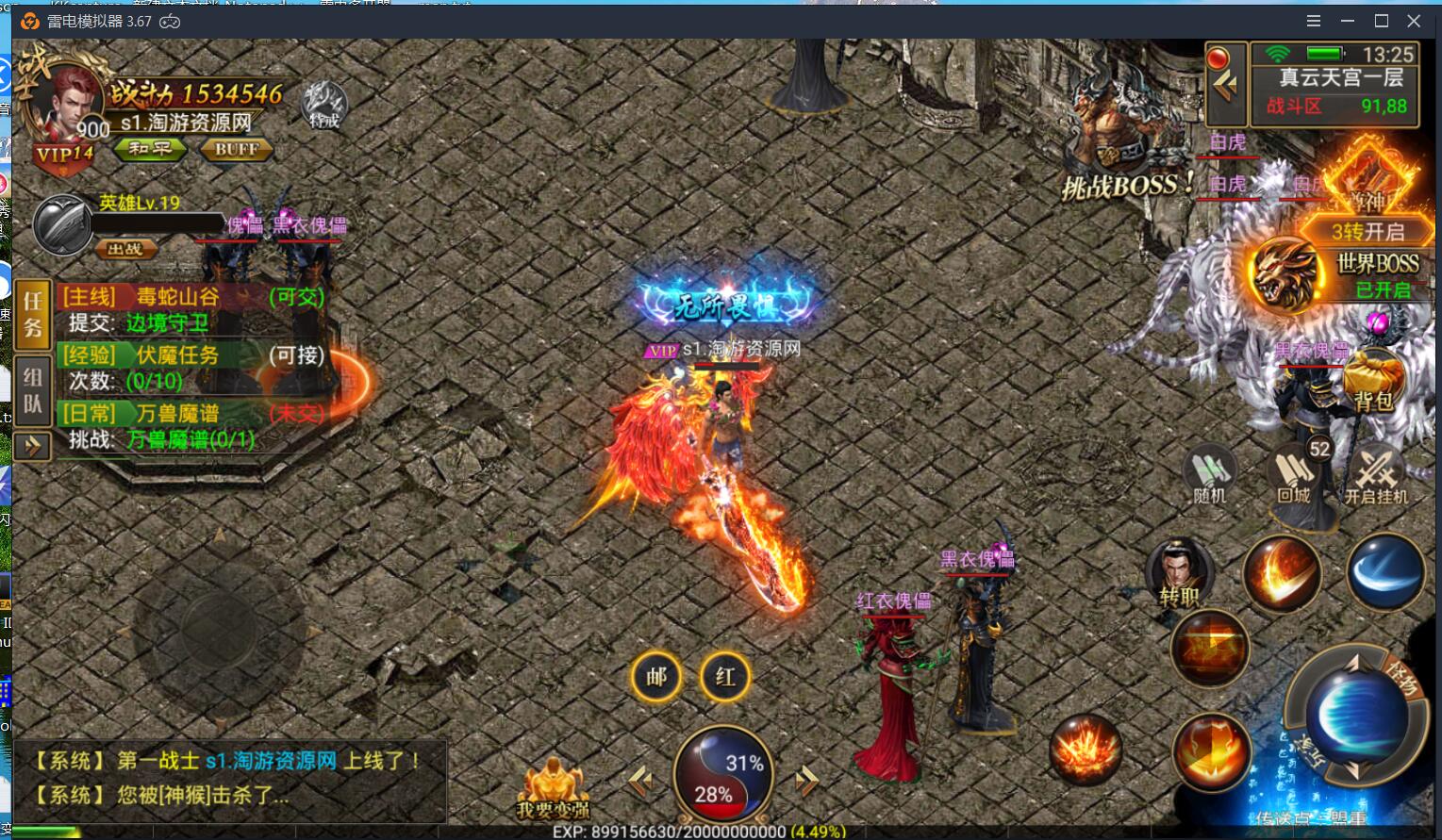Screen dimensions: 1442x840
Task: Open the 背包 backpack
Action: pyautogui.click(x=1373, y=381)
